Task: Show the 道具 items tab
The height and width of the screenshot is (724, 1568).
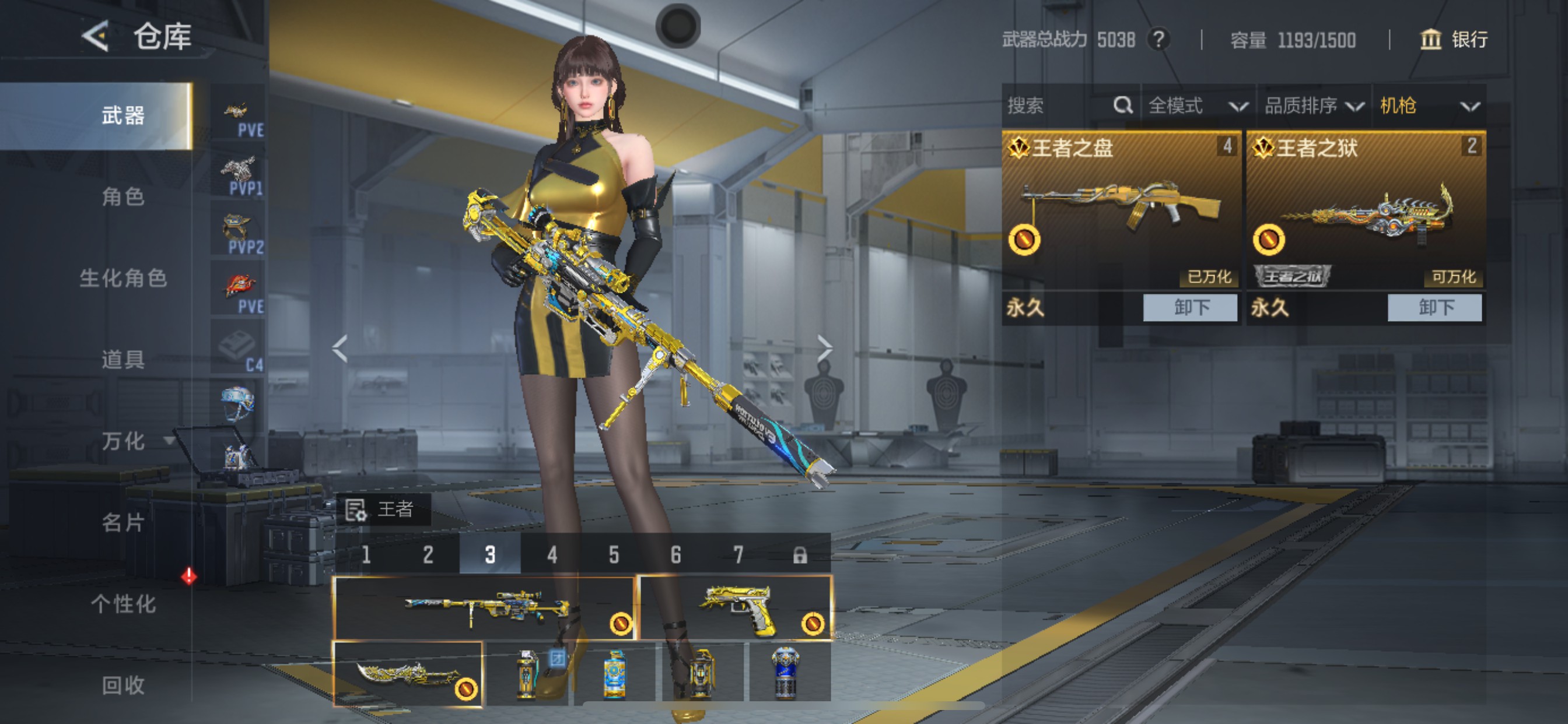Action: pyautogui.click(x=123, y=360)
